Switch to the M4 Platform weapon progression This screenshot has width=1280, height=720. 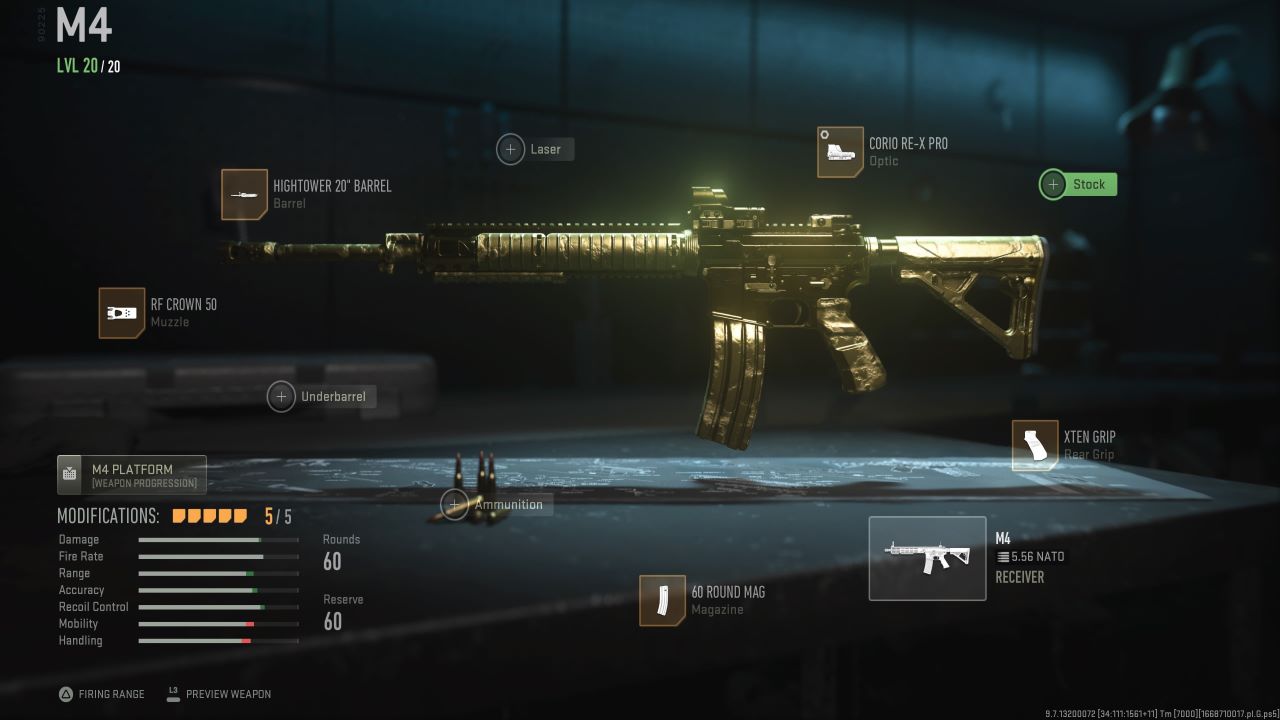tap(130, 474)
